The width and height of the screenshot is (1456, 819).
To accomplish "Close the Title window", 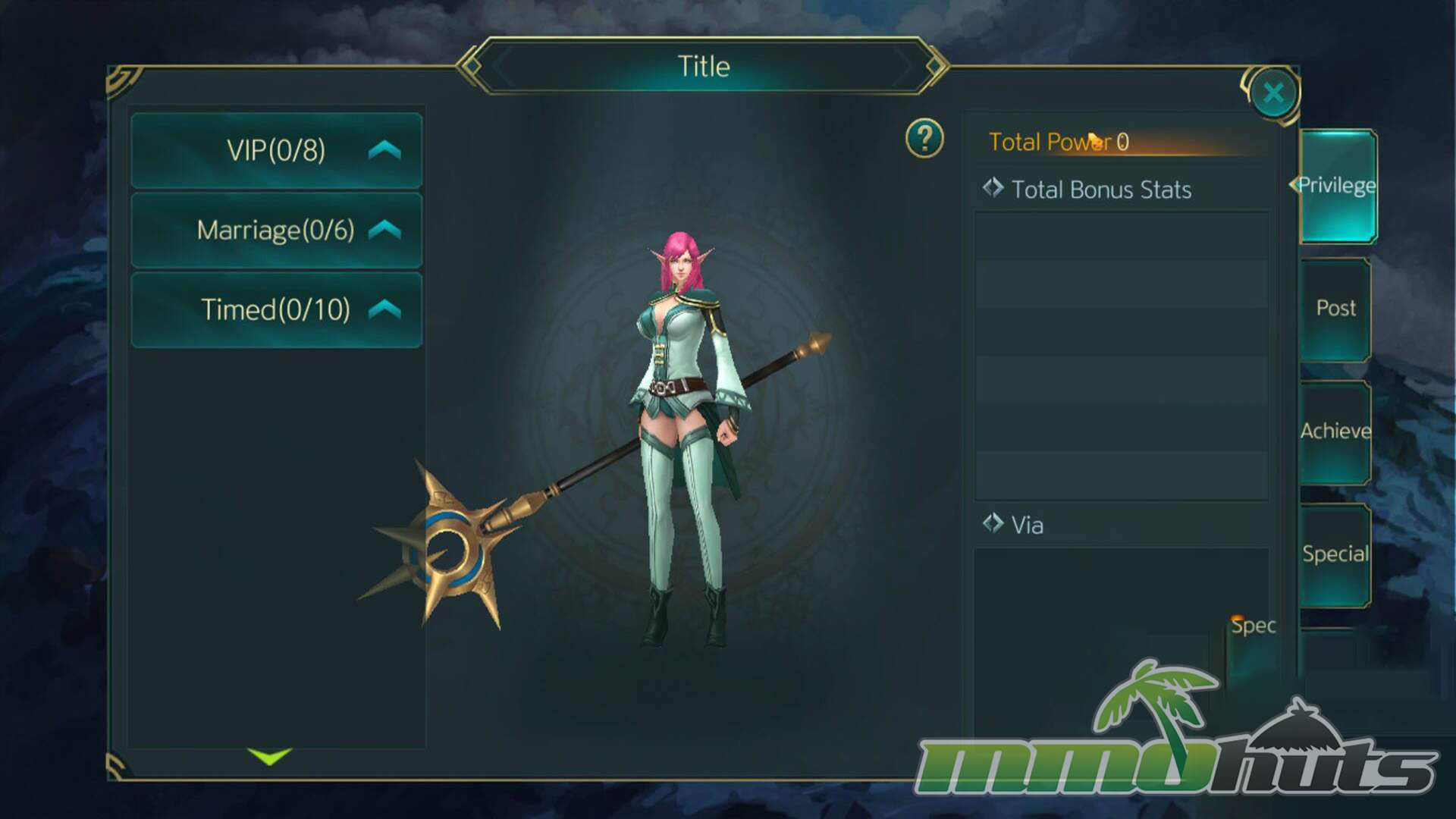I will click(1273, 93).
